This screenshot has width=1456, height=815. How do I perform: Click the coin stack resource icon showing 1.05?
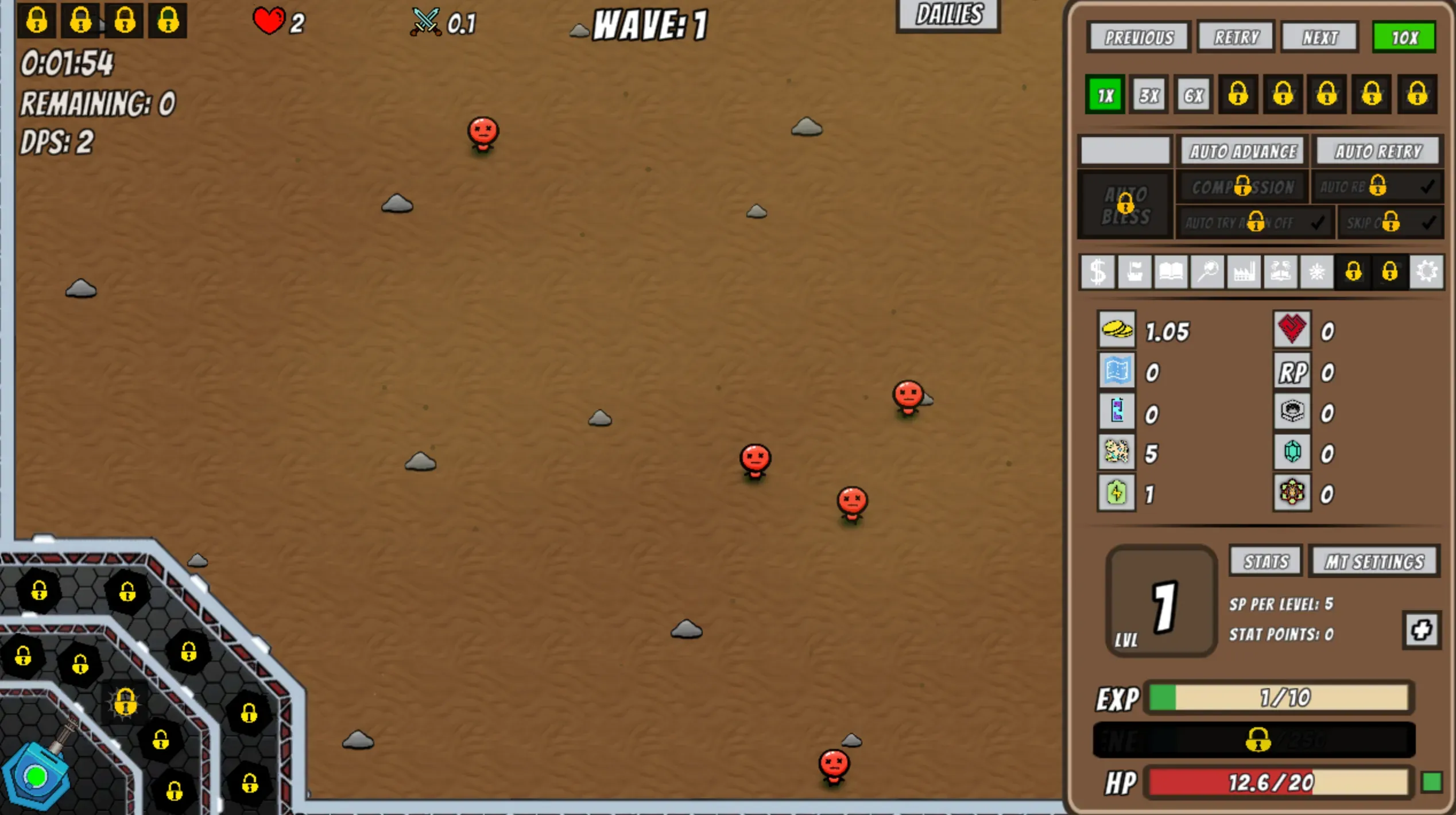tap(1116, 331)
